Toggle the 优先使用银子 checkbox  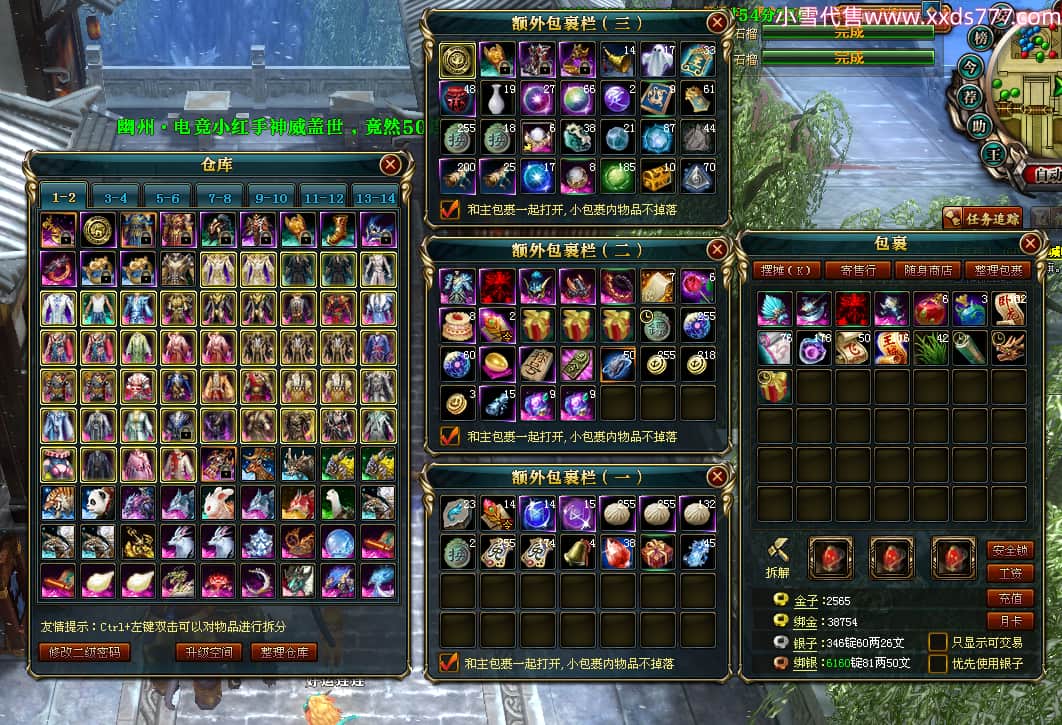(x=938, y=663)
